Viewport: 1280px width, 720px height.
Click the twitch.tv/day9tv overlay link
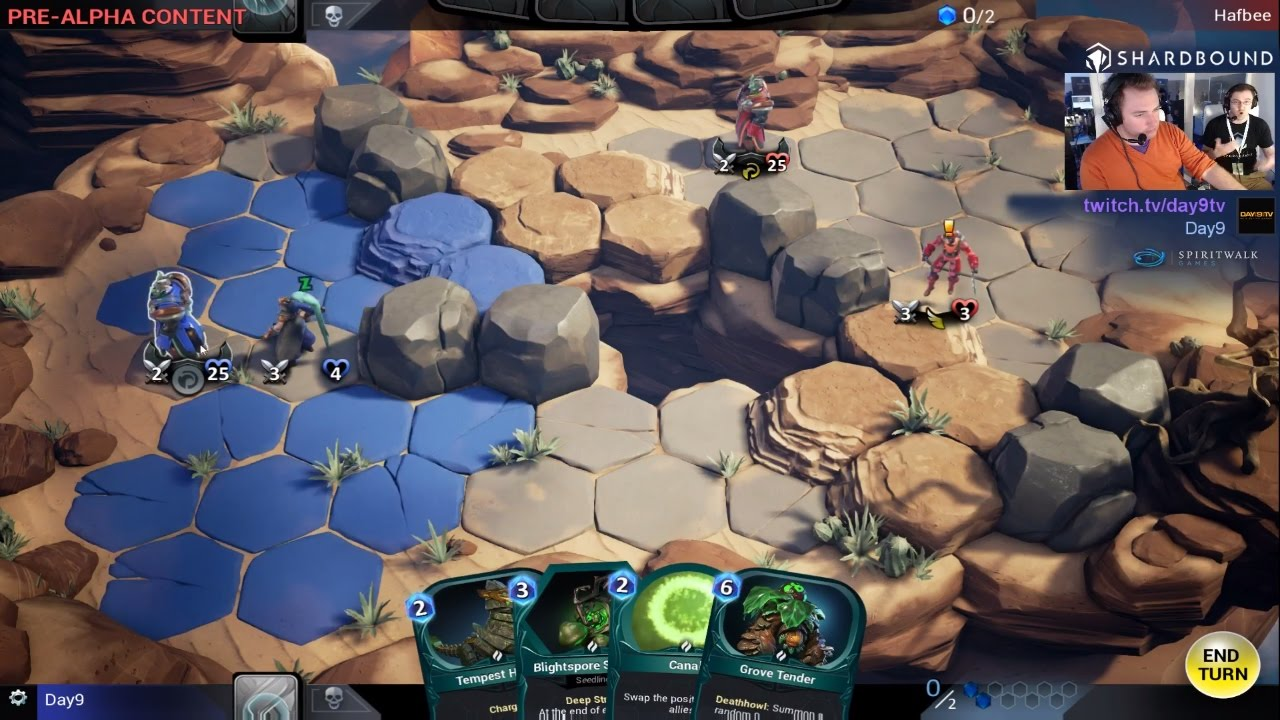[1154, 205]
